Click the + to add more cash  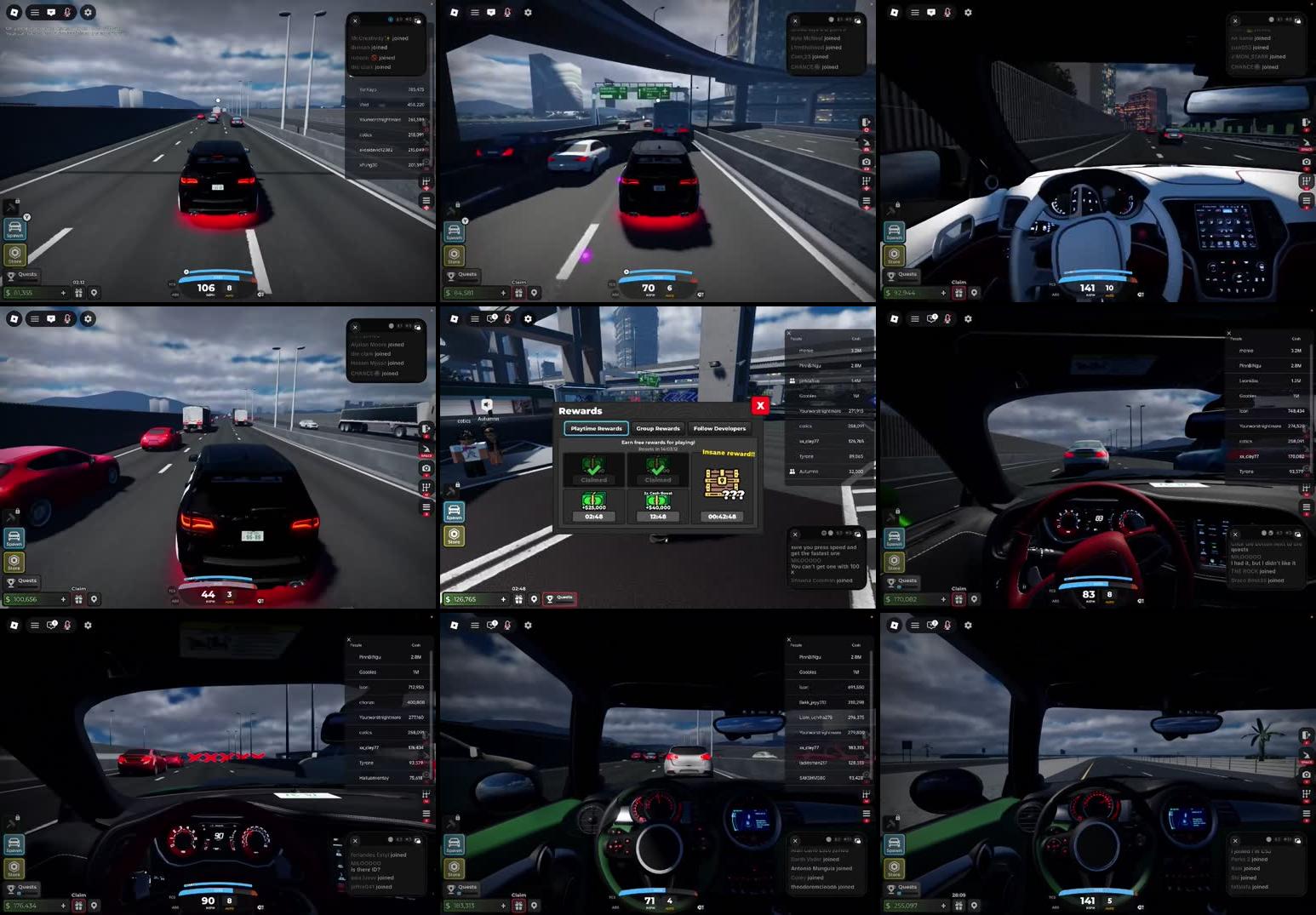pyautogui.click(x=503, y=598)
